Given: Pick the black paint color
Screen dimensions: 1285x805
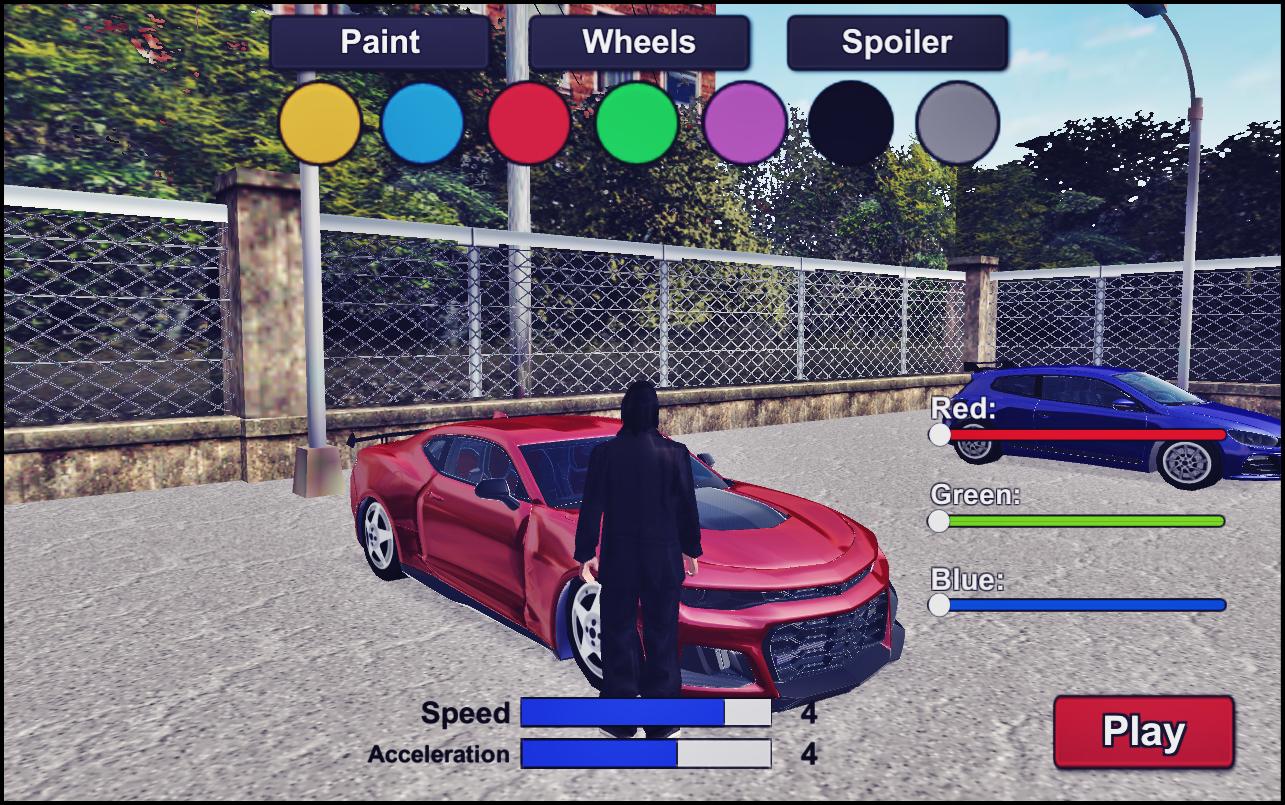Looking at the screenshot, I should pos(850,123).
